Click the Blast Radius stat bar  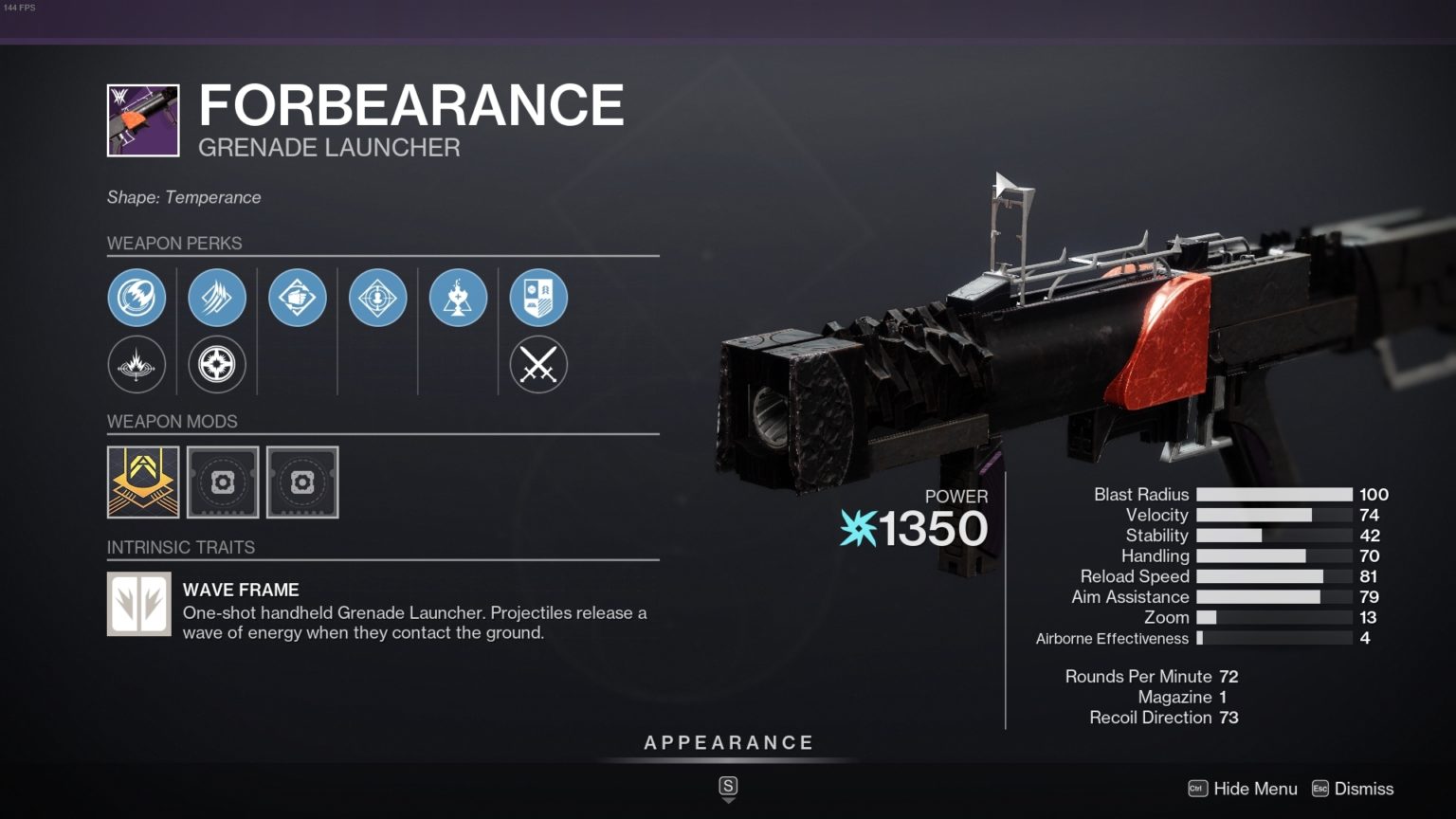[1275, 494]
